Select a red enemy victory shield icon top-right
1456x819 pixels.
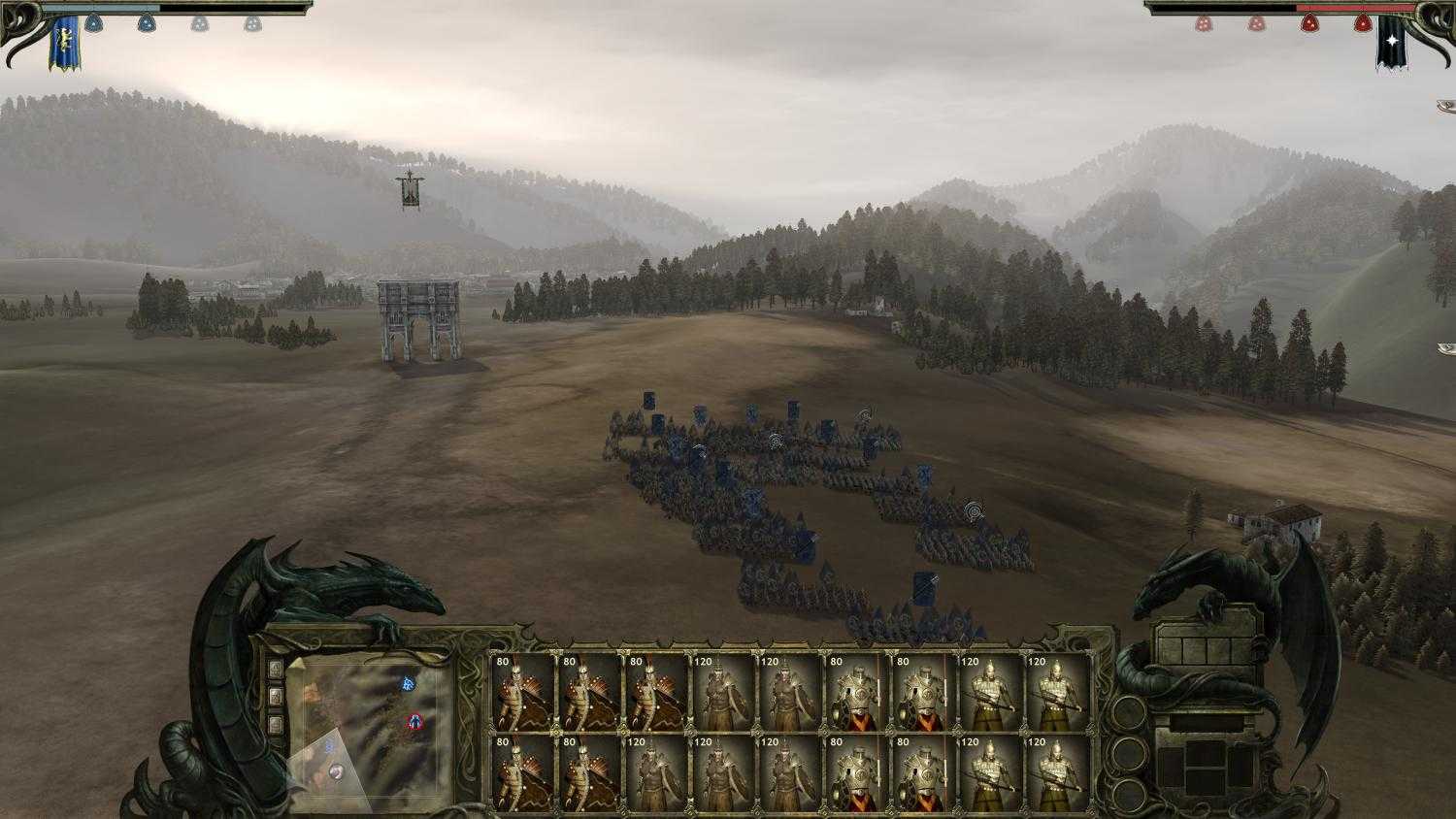[1310, 23]
